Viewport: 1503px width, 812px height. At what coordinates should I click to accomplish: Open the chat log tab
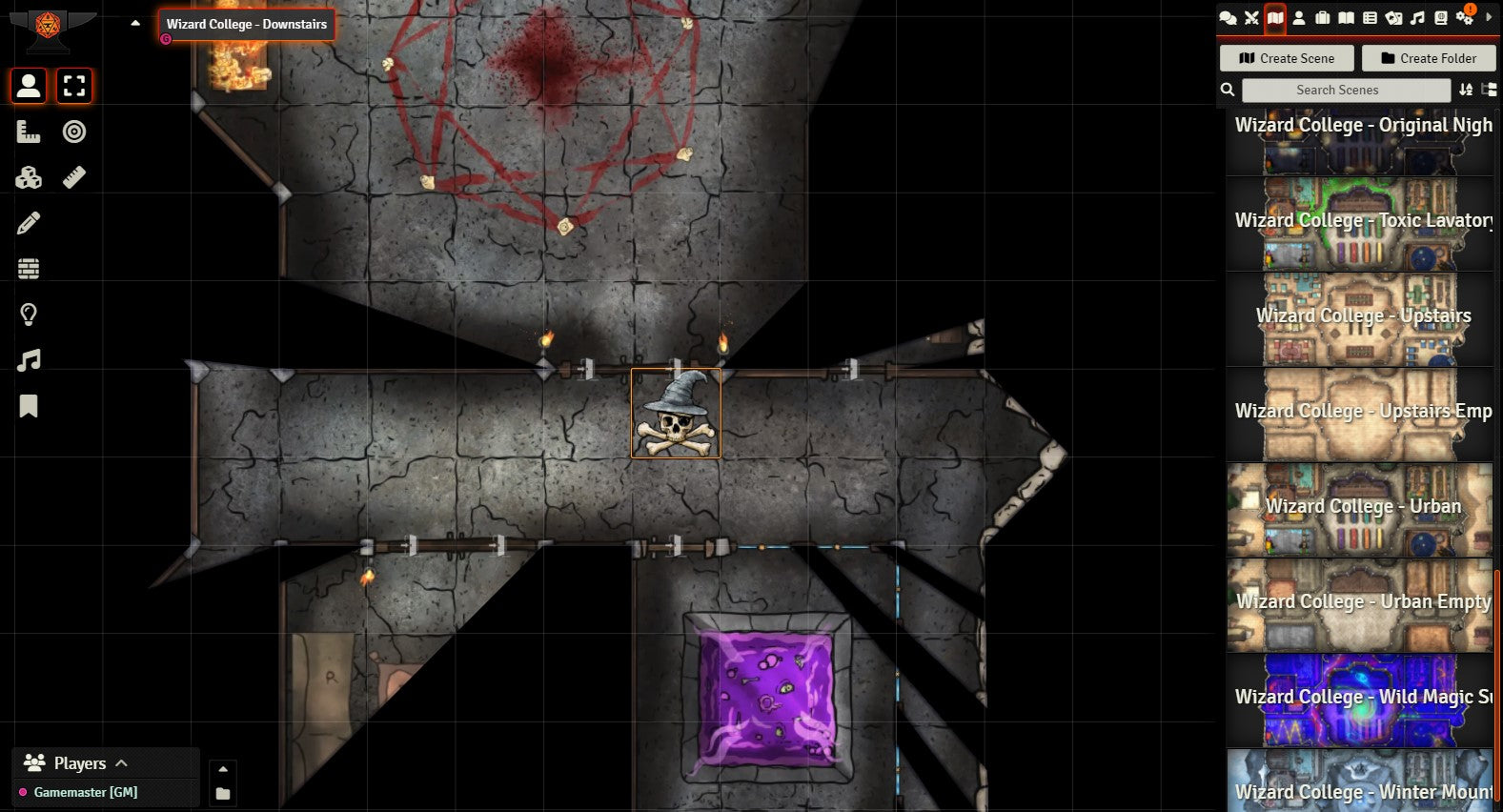(x=1228, y=18)
